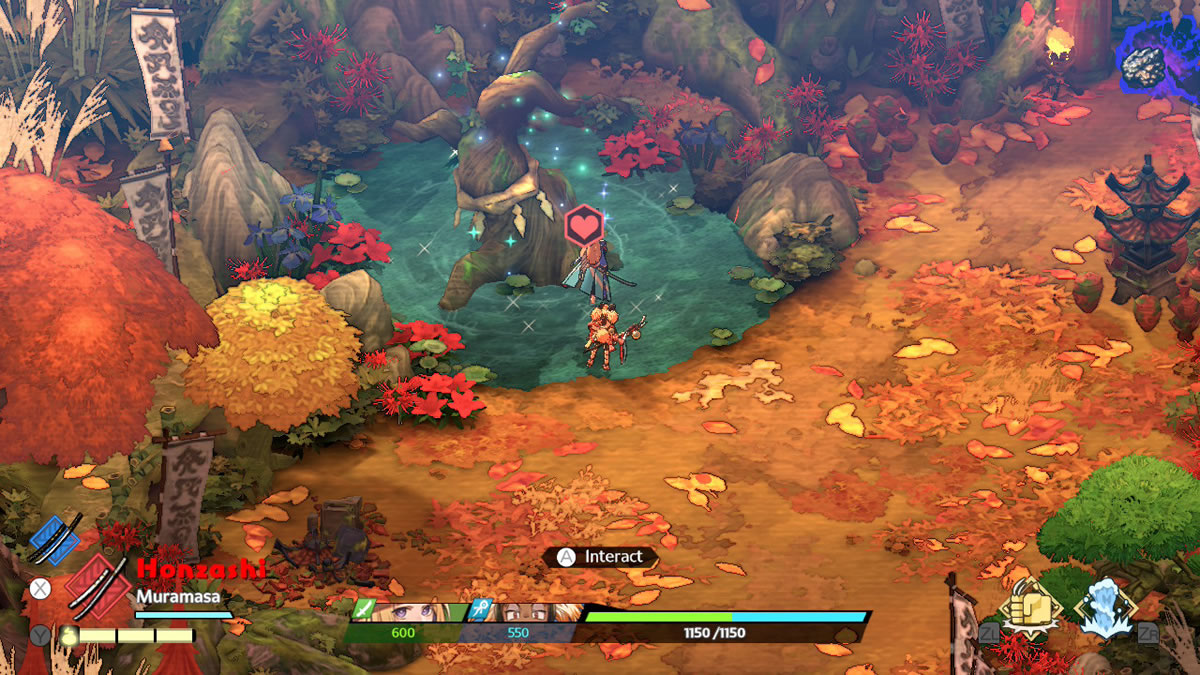The image size is (1200, 675).
Task: Activate the golden clawed fist skill
Action: coord(1030,607)
